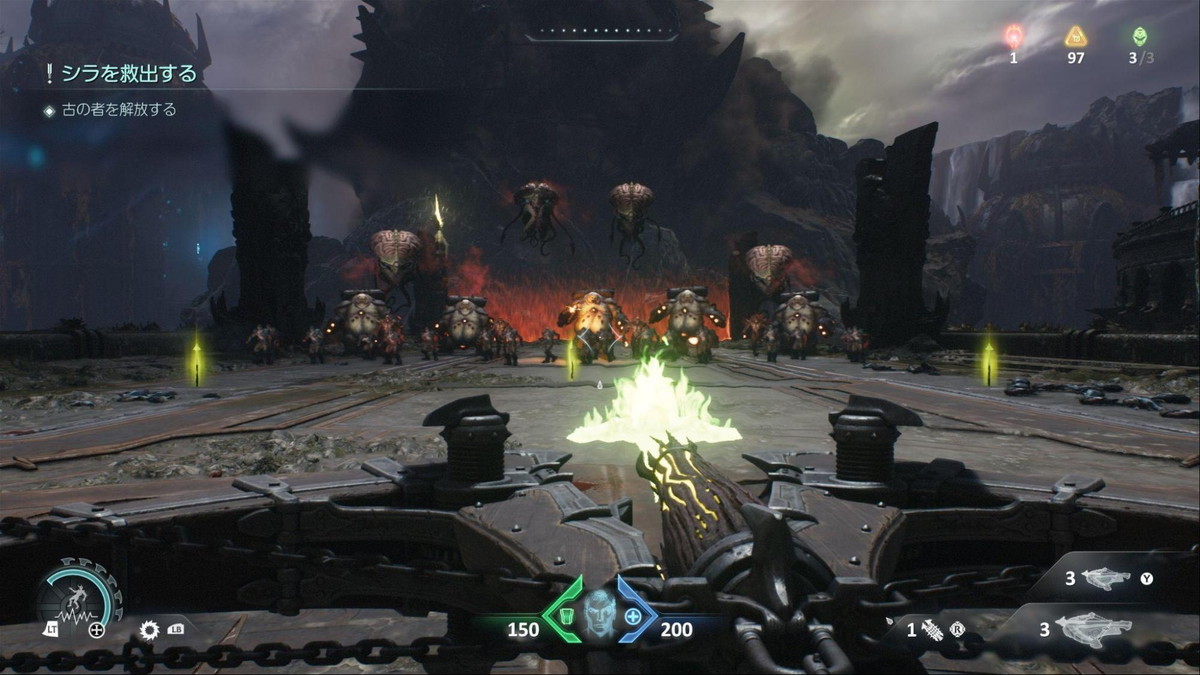Select the Slayer face portrait
This screenshot has height=675, width=1200.
(x=599, y=610)
